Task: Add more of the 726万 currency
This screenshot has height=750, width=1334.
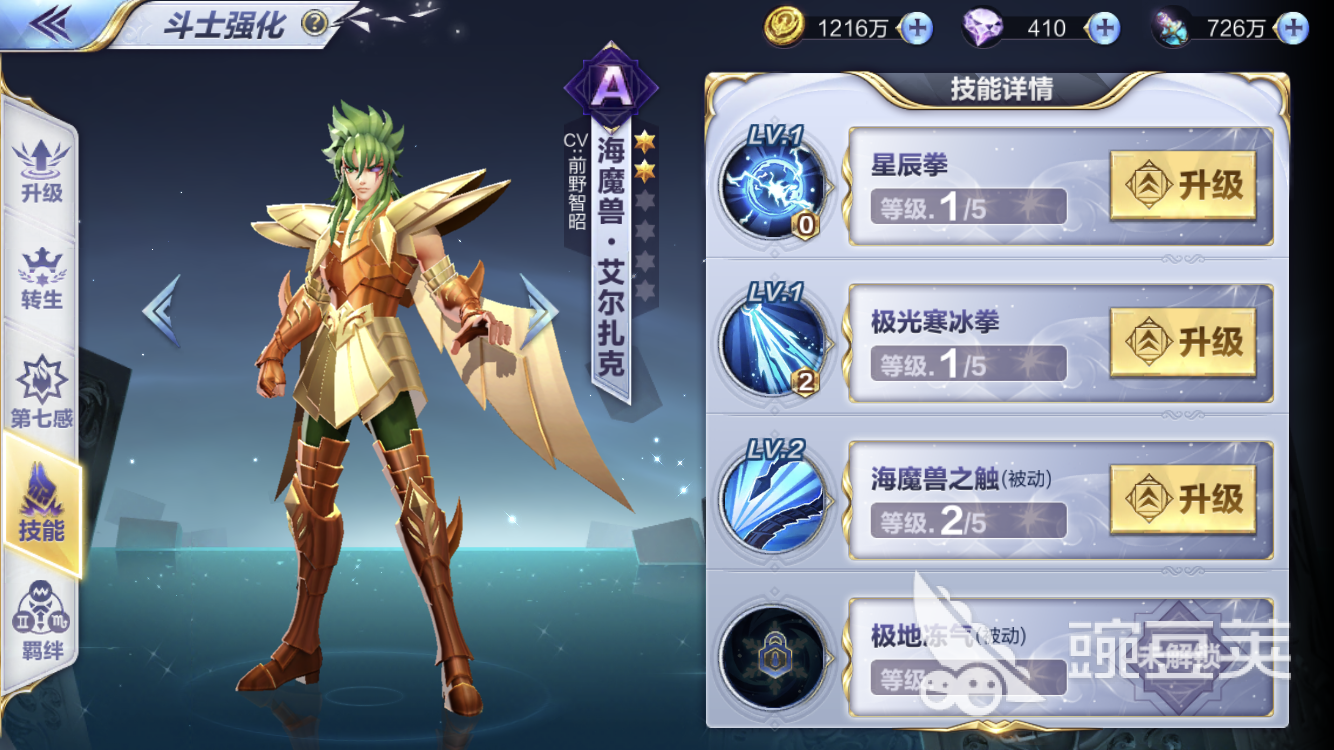Action: click(x=1291, y=28)
